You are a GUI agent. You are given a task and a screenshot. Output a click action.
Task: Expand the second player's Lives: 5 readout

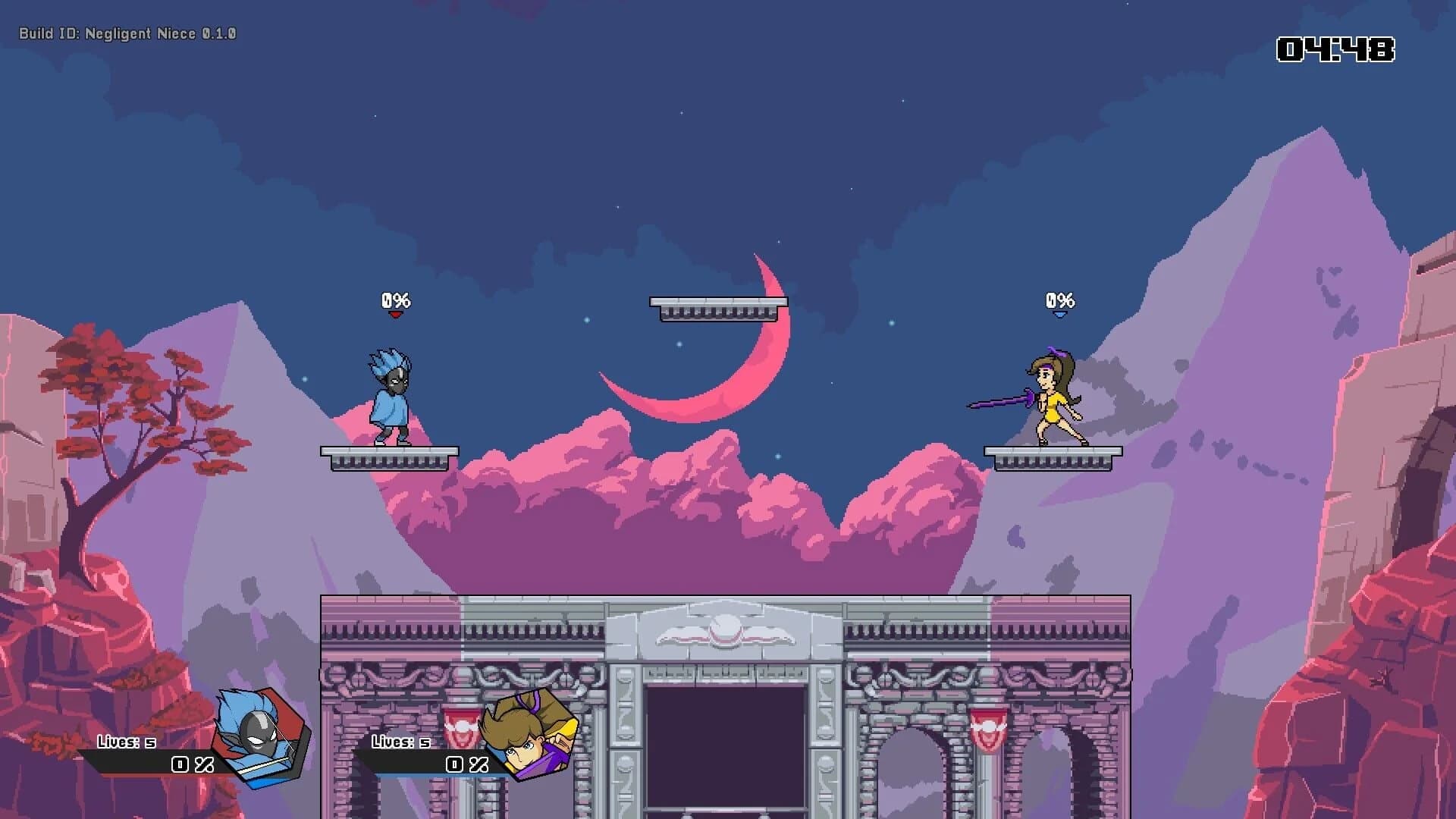(400, 742)
